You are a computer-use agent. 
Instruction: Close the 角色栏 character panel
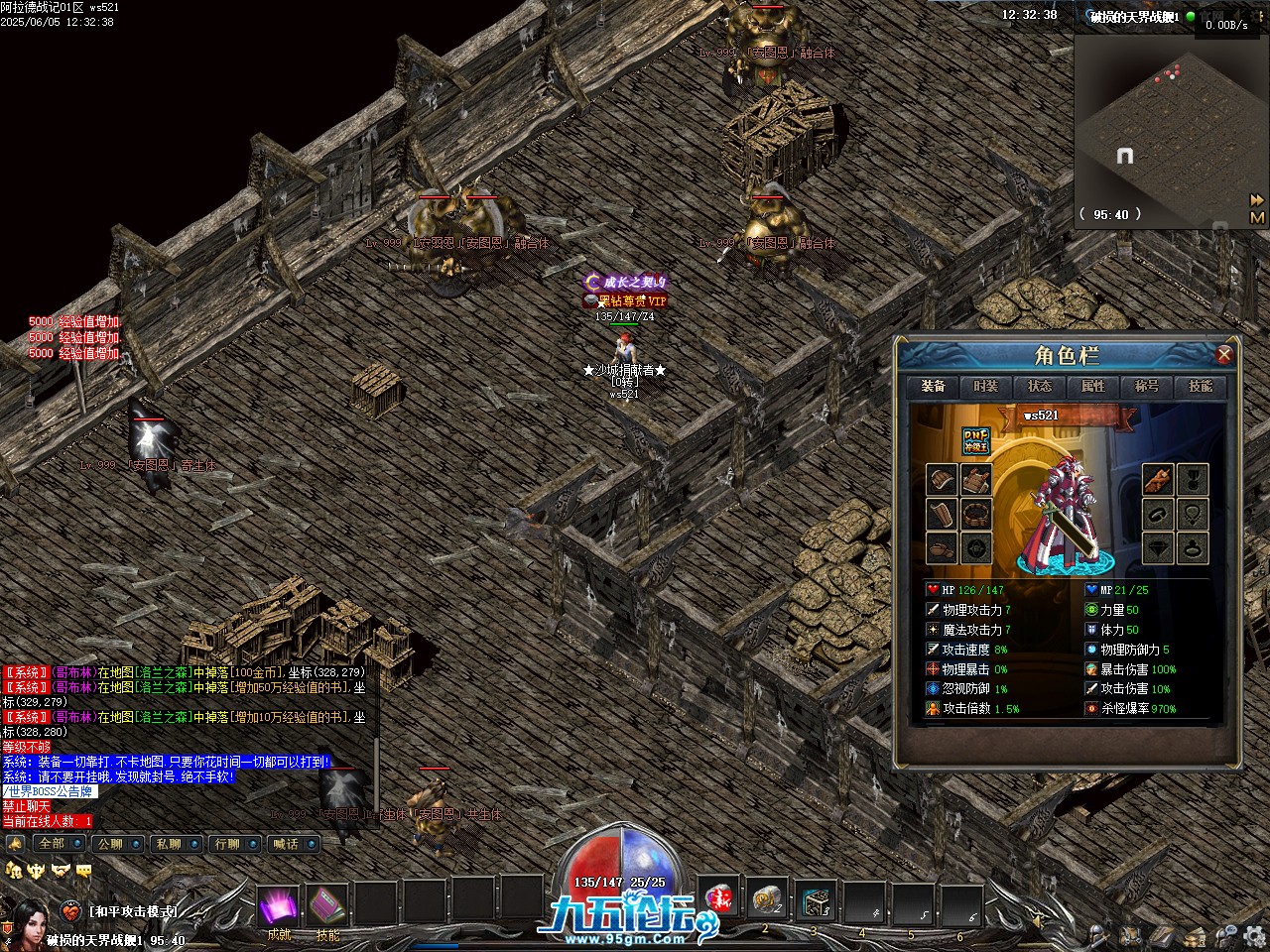tap(1224, 355)
